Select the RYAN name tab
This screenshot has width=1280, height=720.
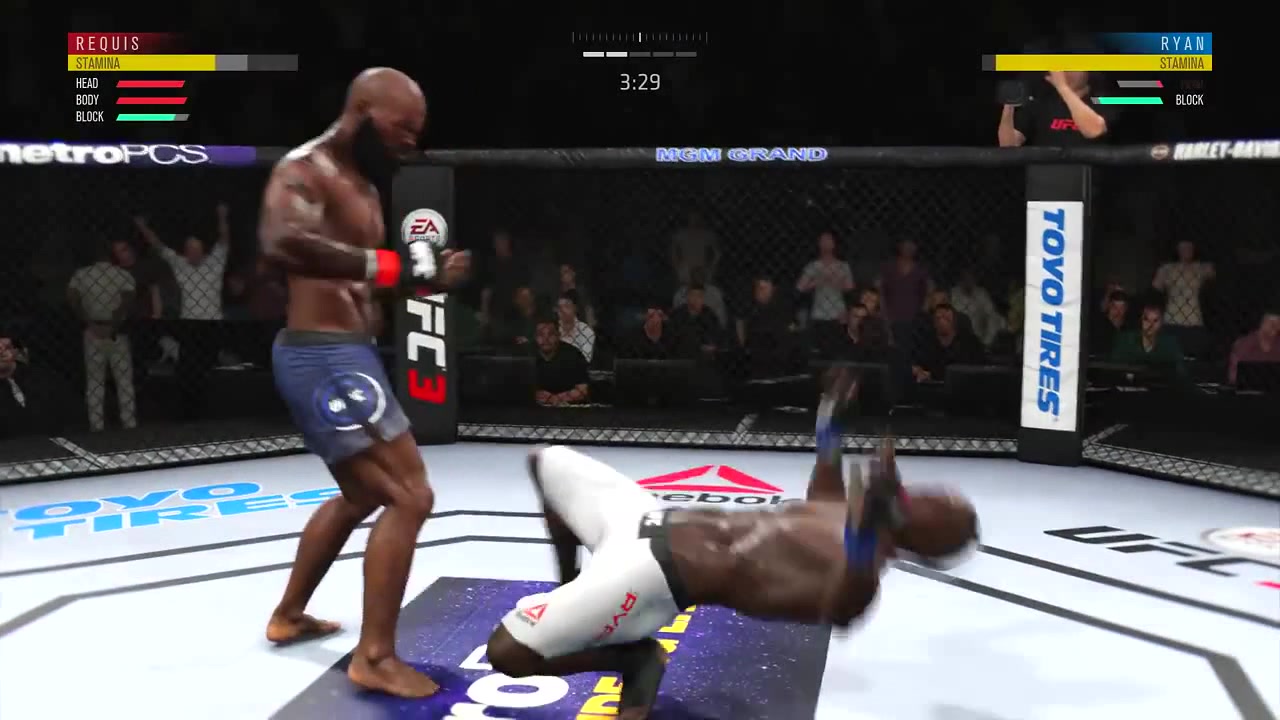(x=1183, y=43)
